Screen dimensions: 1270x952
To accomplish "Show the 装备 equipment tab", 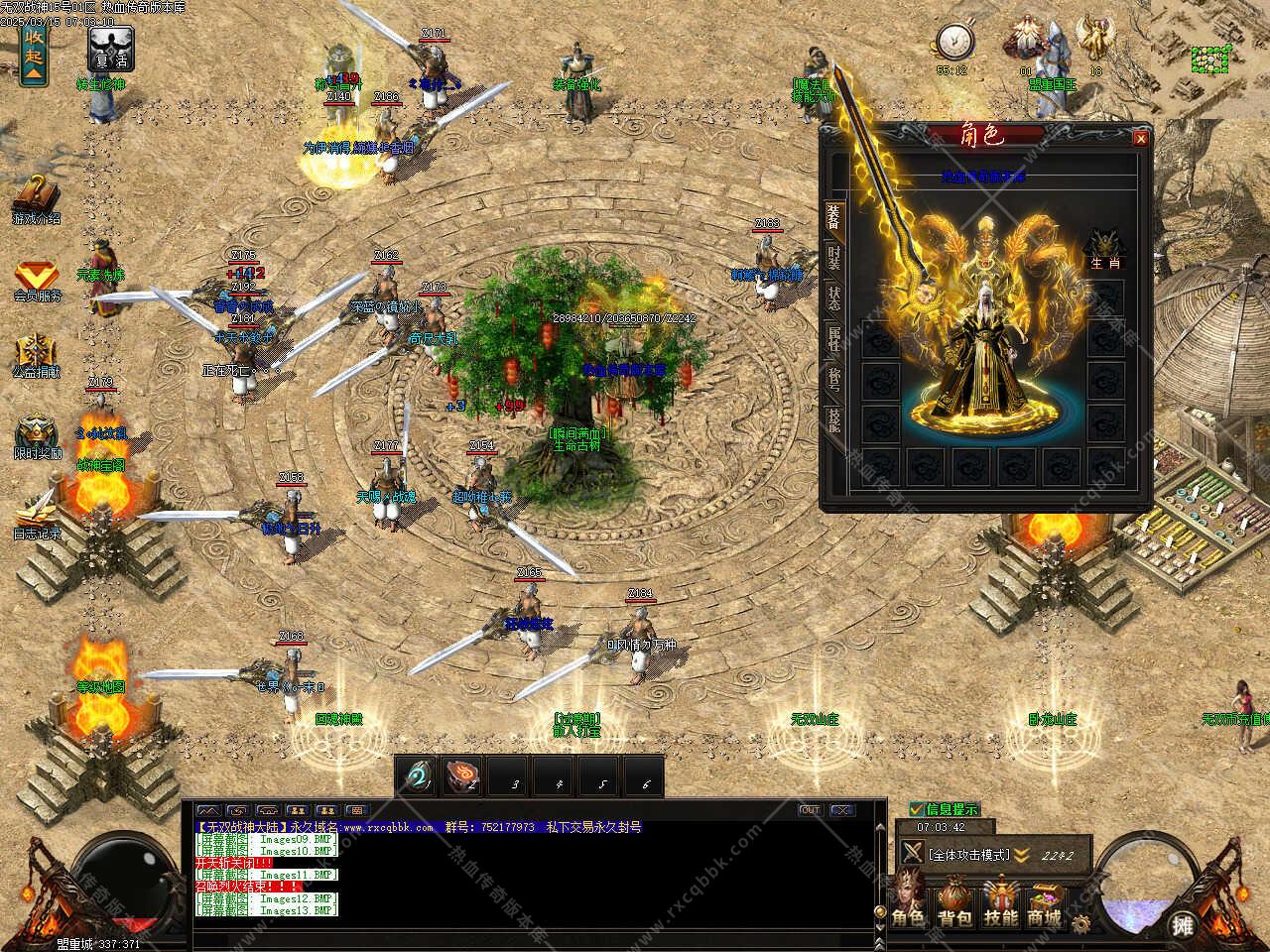I will click(833, 218).
